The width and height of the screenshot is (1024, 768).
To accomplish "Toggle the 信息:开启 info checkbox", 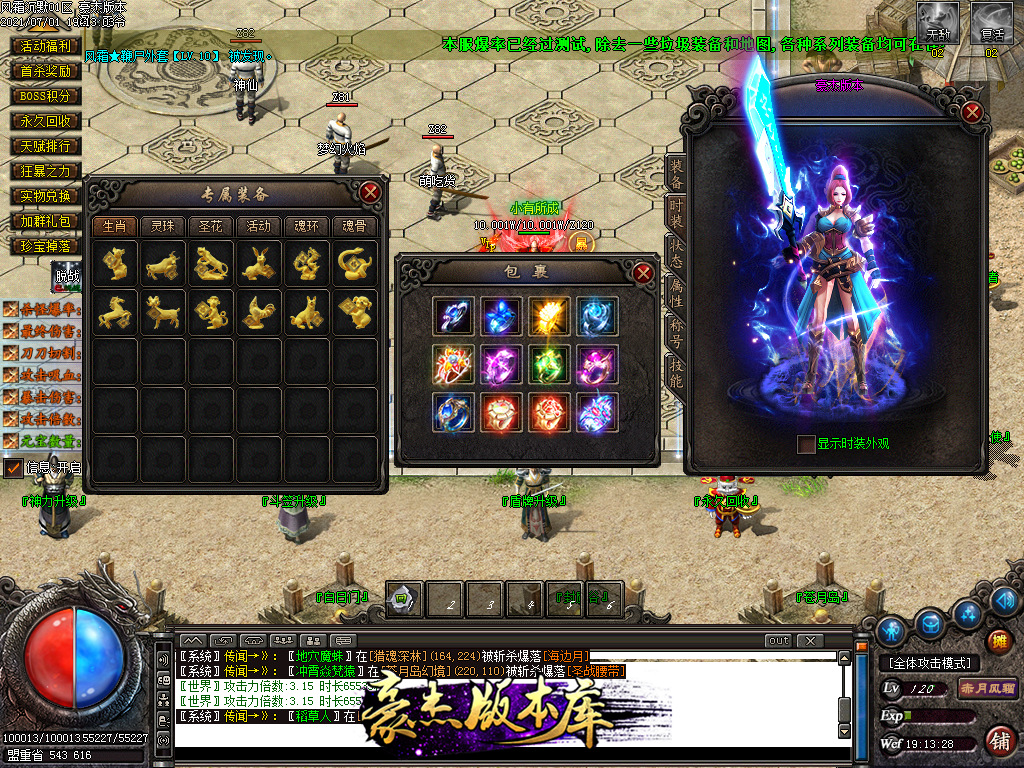I will tap(13, 468).
